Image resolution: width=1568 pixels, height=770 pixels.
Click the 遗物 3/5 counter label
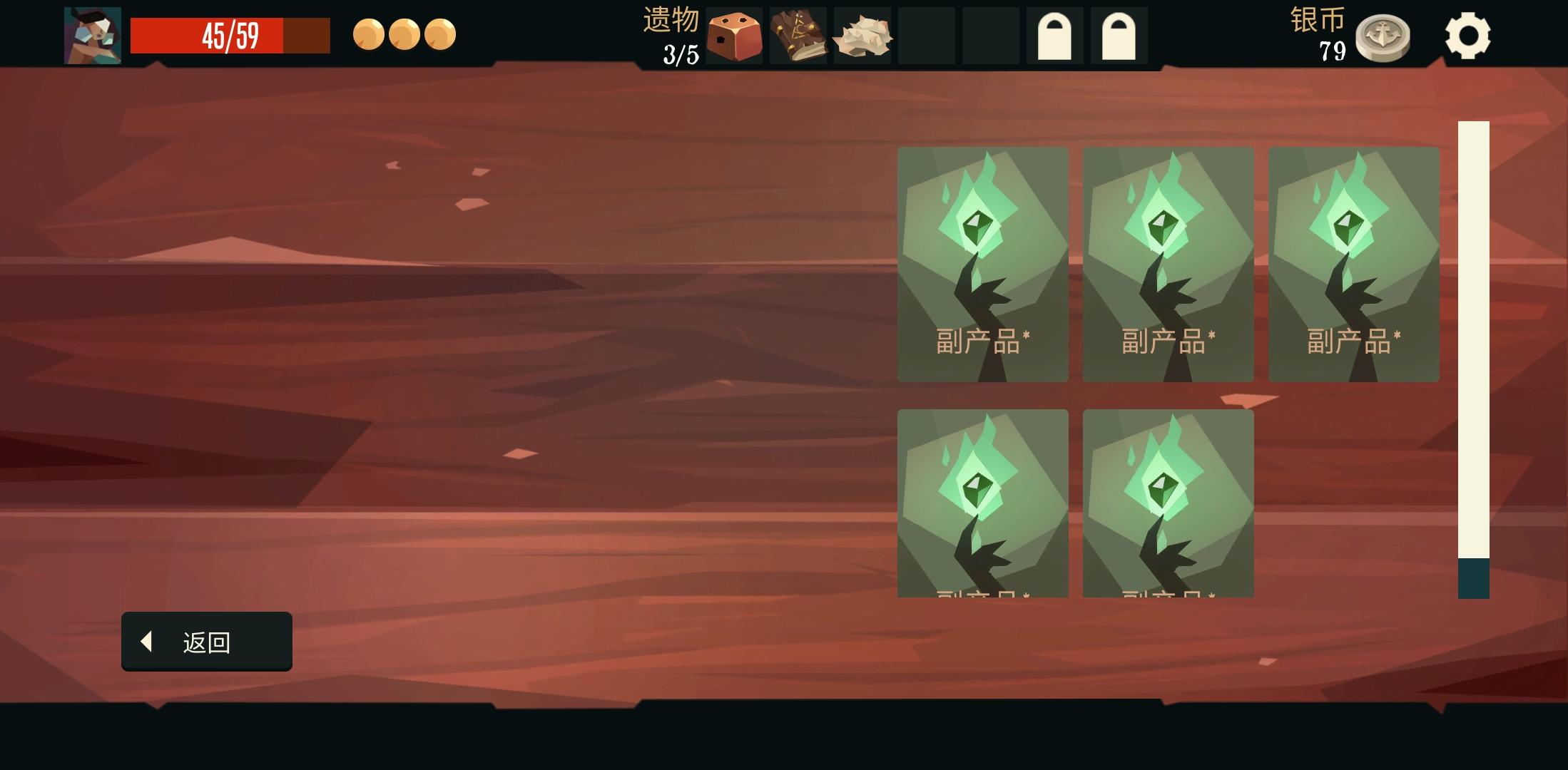[x=671, y=36]
